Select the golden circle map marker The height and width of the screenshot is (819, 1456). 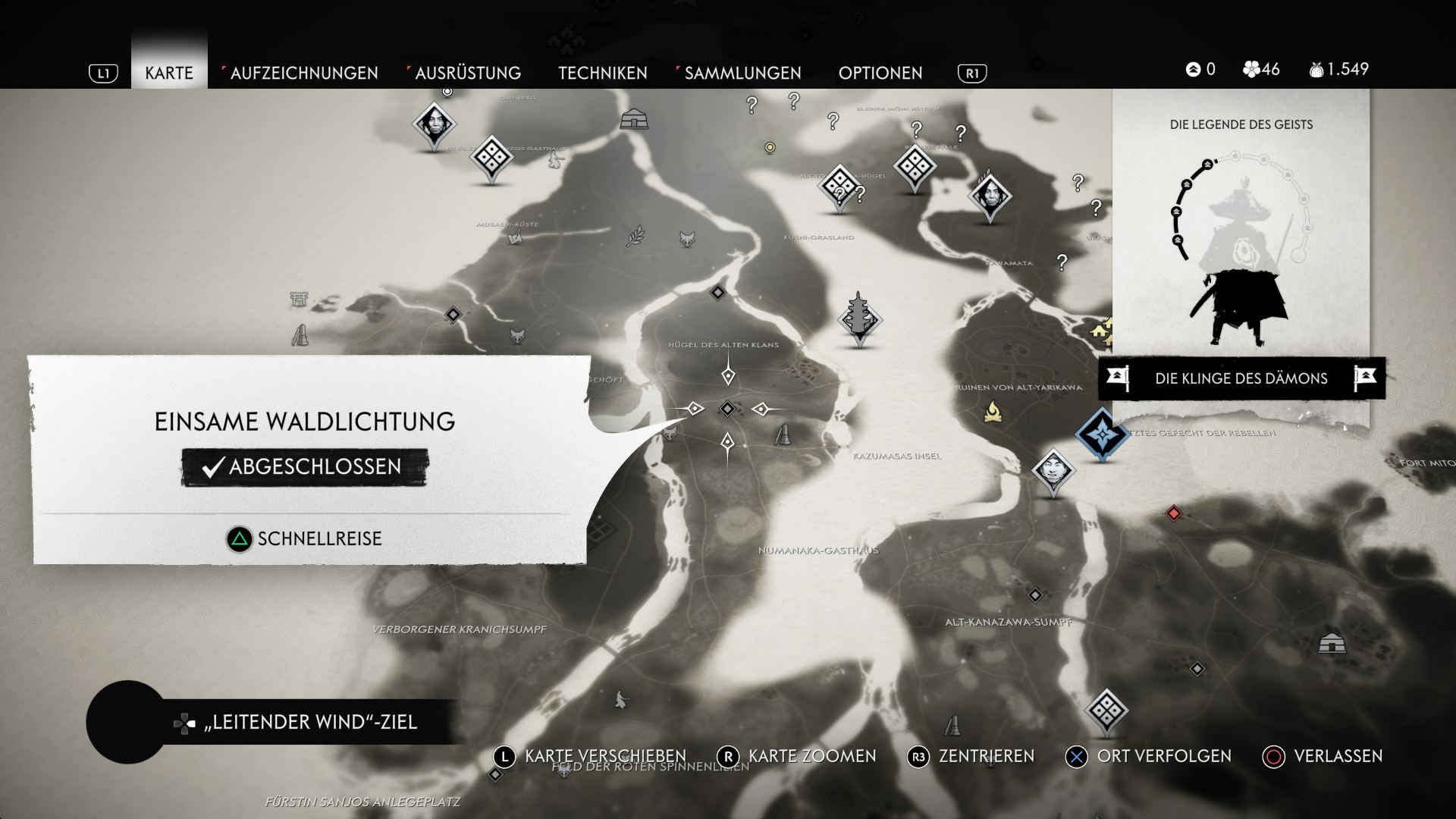coord(770,147)
